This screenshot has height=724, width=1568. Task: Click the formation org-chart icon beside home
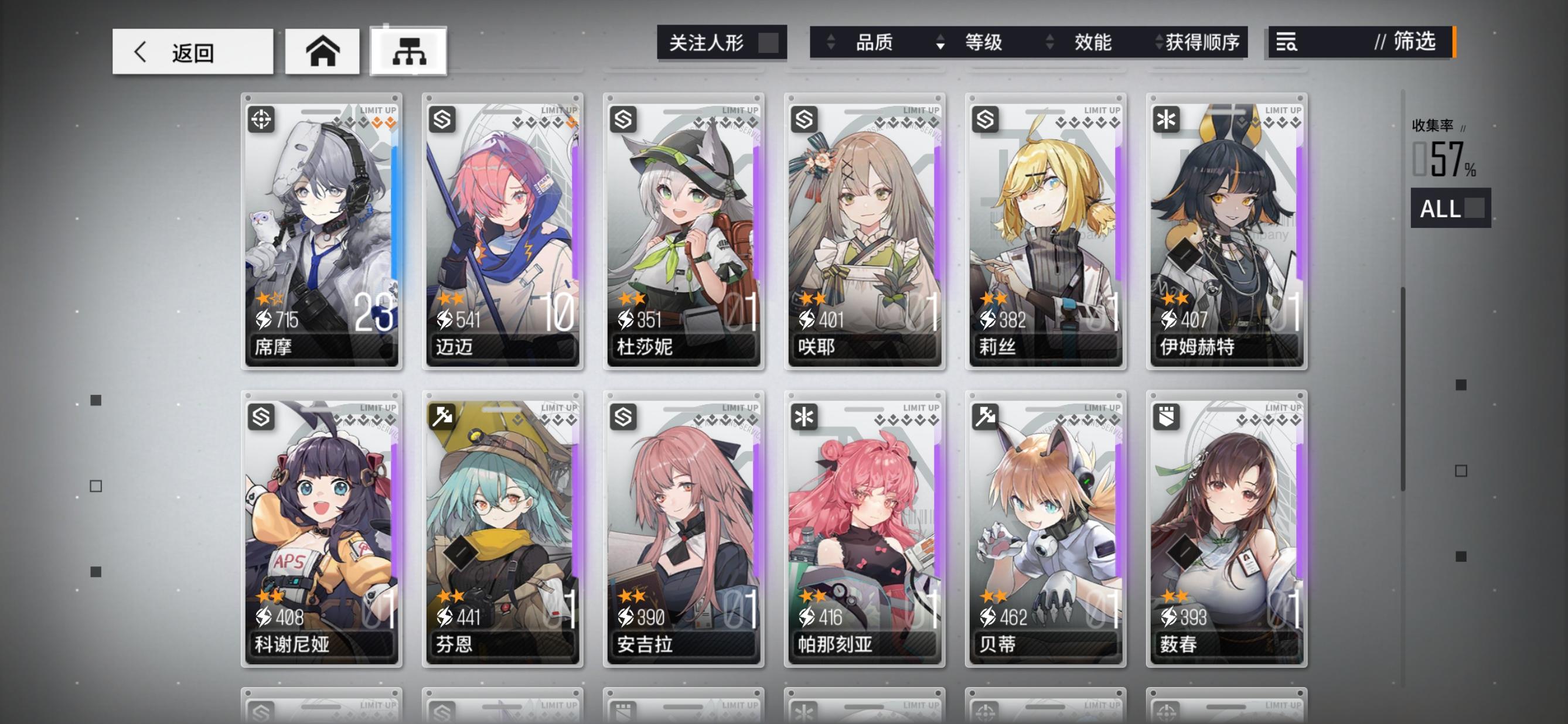click(413, 52)
